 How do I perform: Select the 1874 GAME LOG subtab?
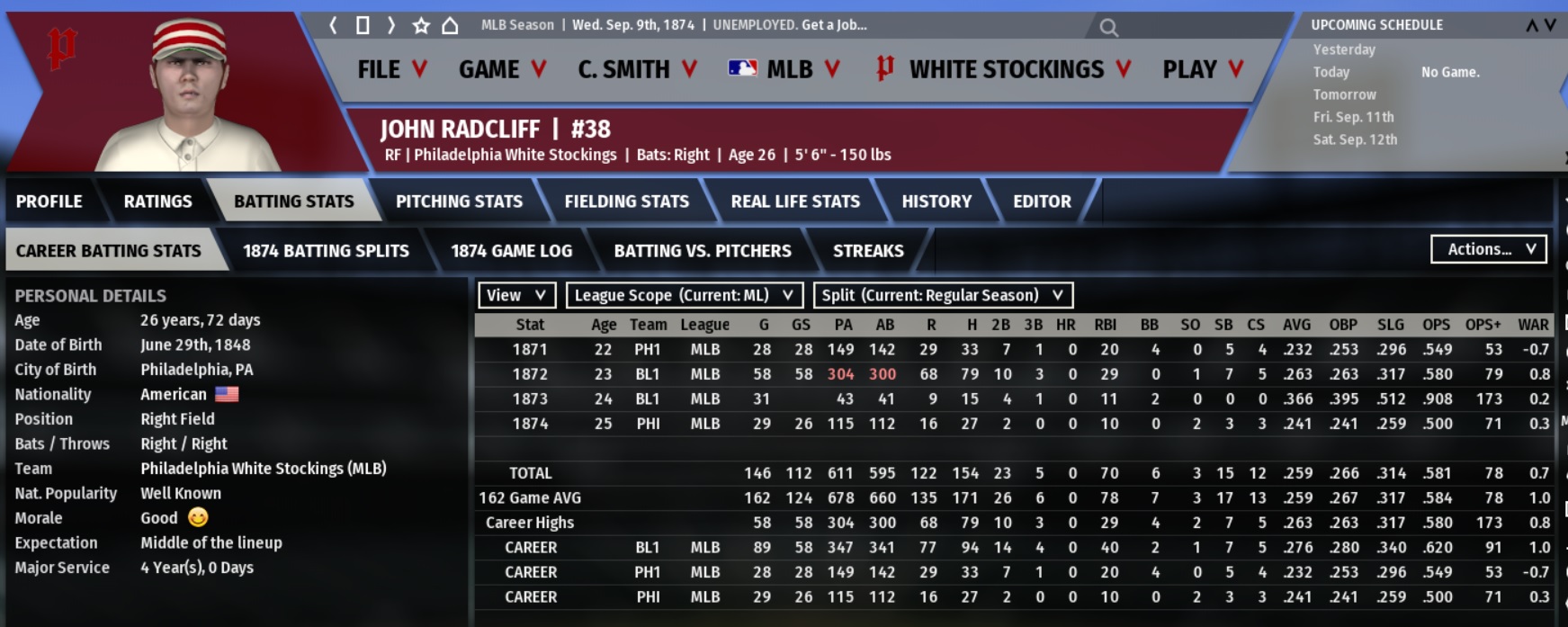tap(511, 251)
